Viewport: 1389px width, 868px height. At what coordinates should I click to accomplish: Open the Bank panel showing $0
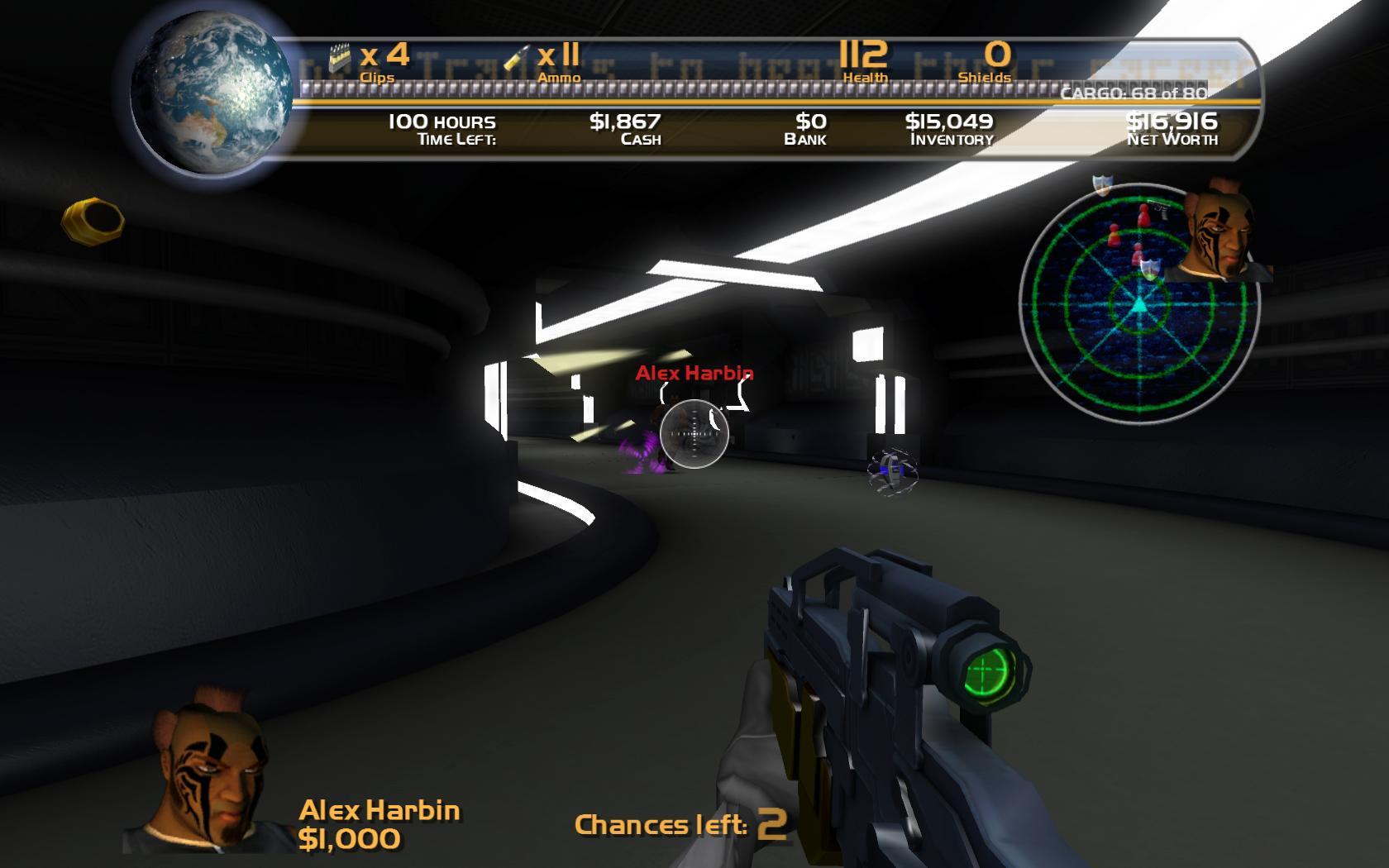[804, 128]
